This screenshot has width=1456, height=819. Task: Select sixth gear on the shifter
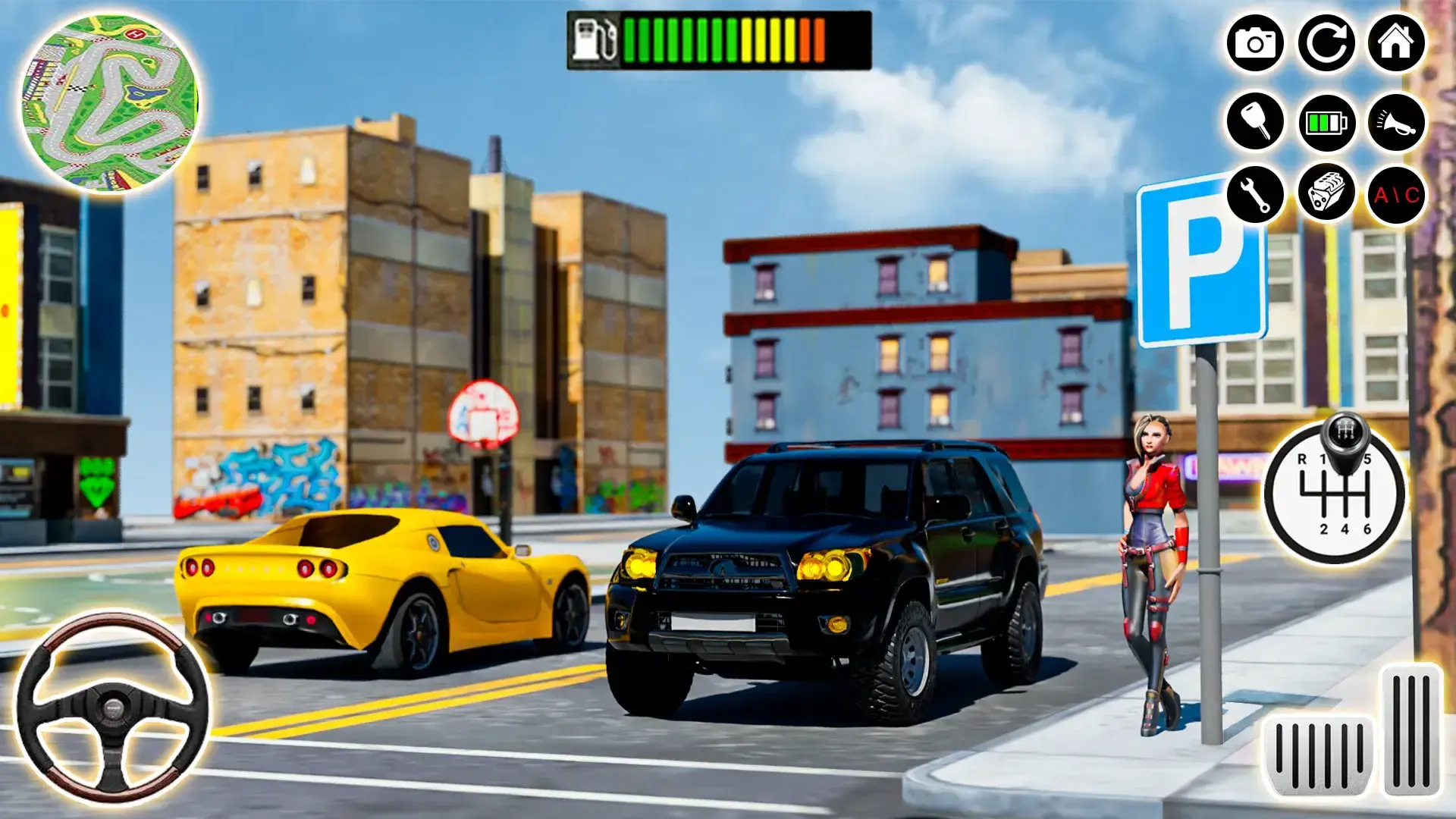pos(1367,529)
